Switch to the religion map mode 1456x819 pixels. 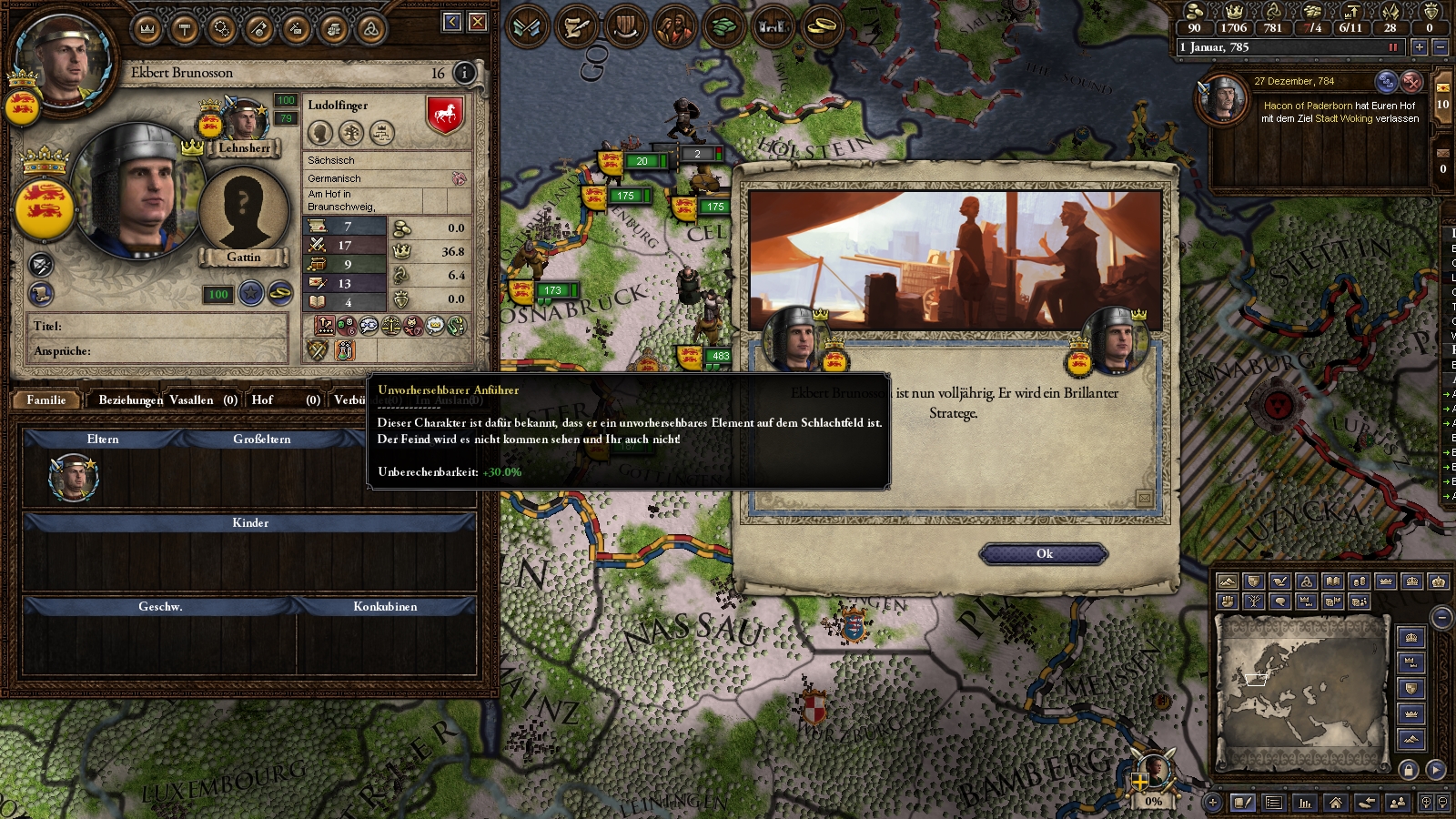[x=1306, y=581]
